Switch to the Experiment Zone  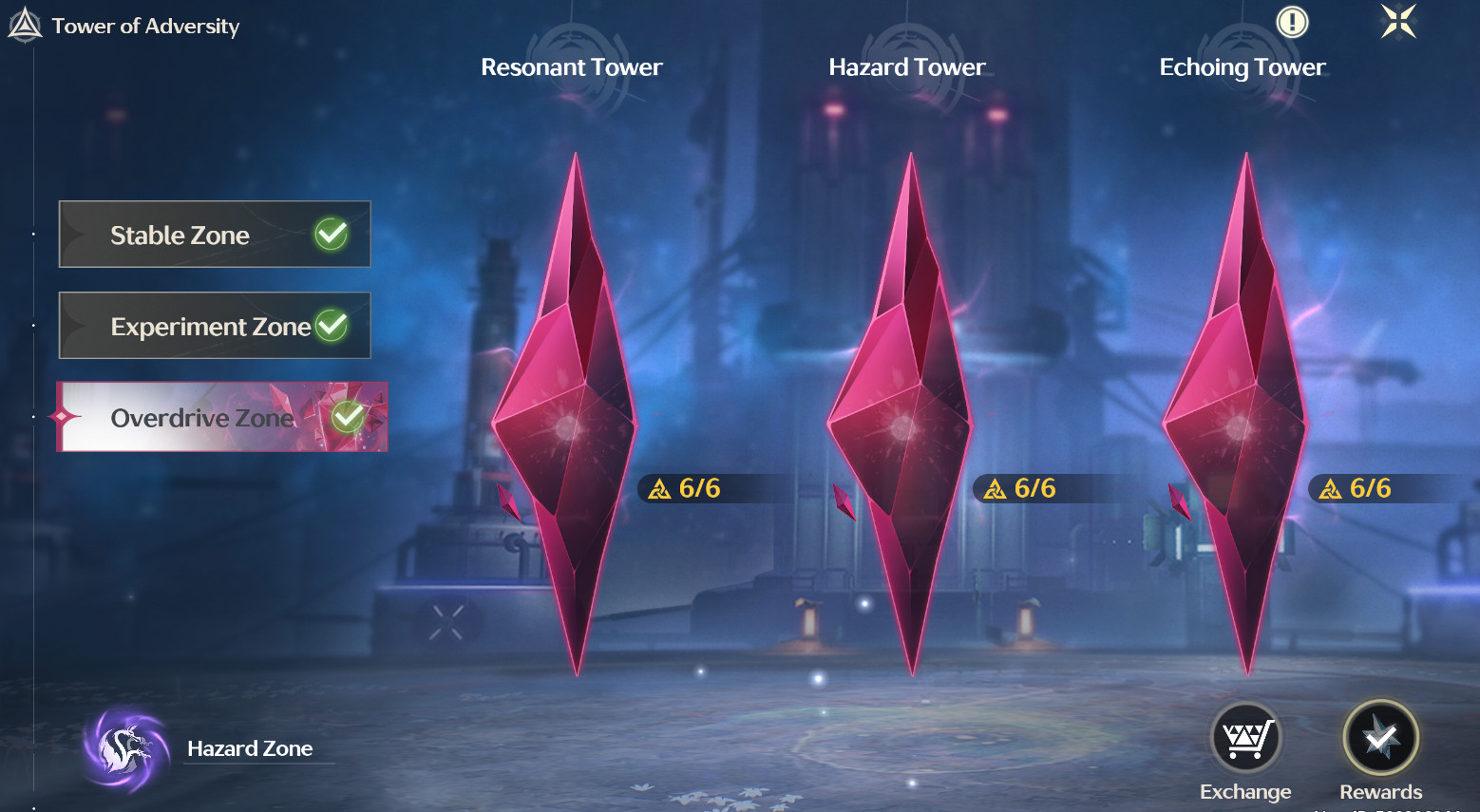pos(215,326)
